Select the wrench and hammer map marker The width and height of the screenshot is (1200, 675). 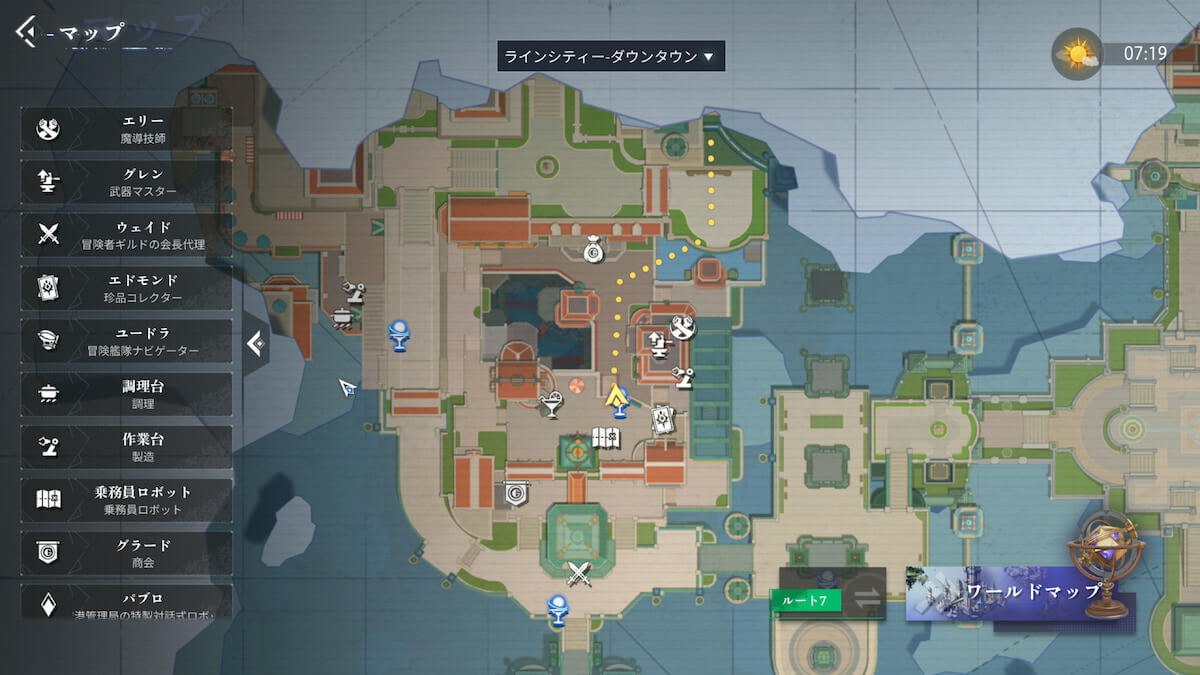point(682,326)
